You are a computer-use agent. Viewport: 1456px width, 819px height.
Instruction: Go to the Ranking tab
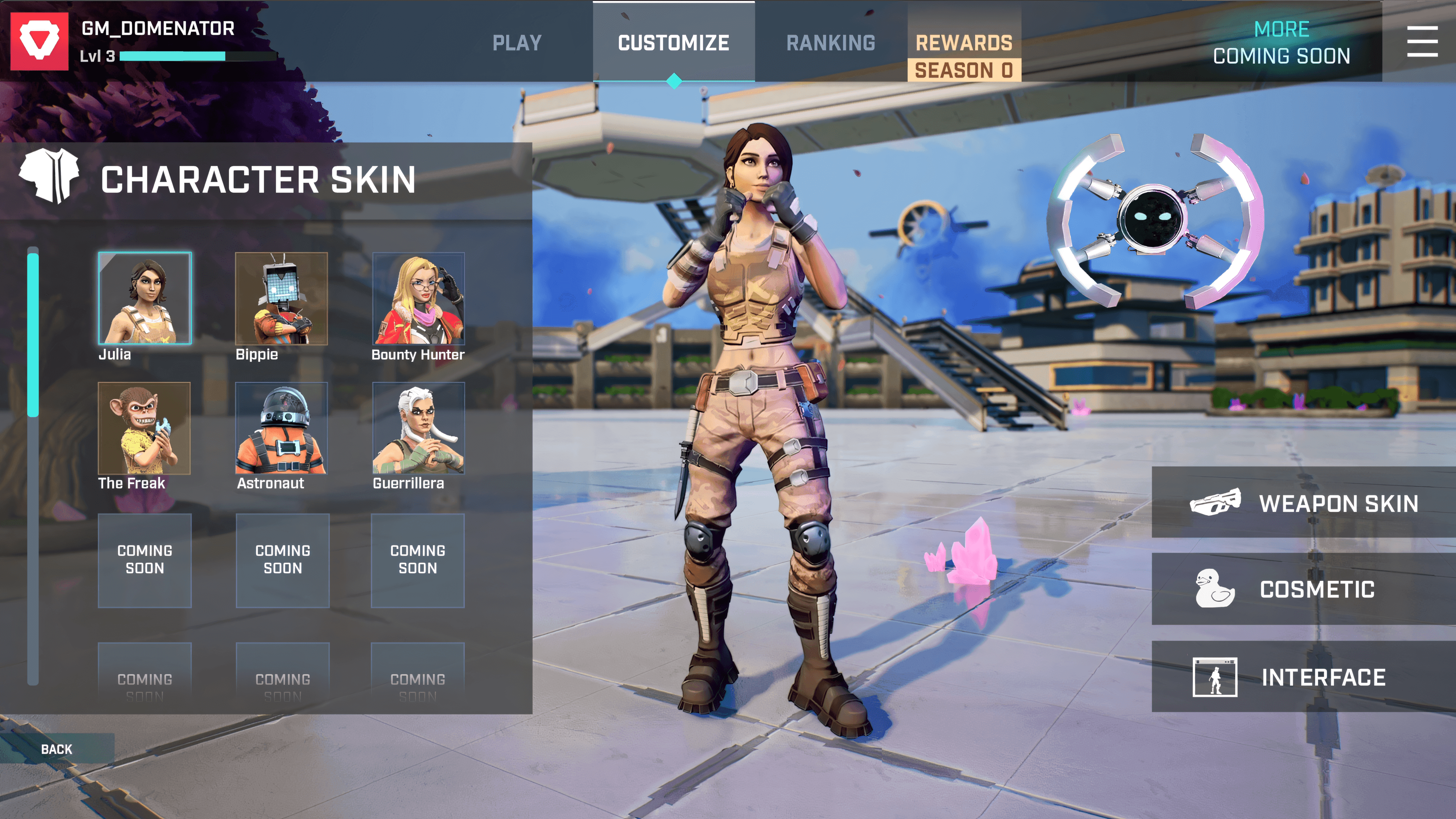point(830,43)
